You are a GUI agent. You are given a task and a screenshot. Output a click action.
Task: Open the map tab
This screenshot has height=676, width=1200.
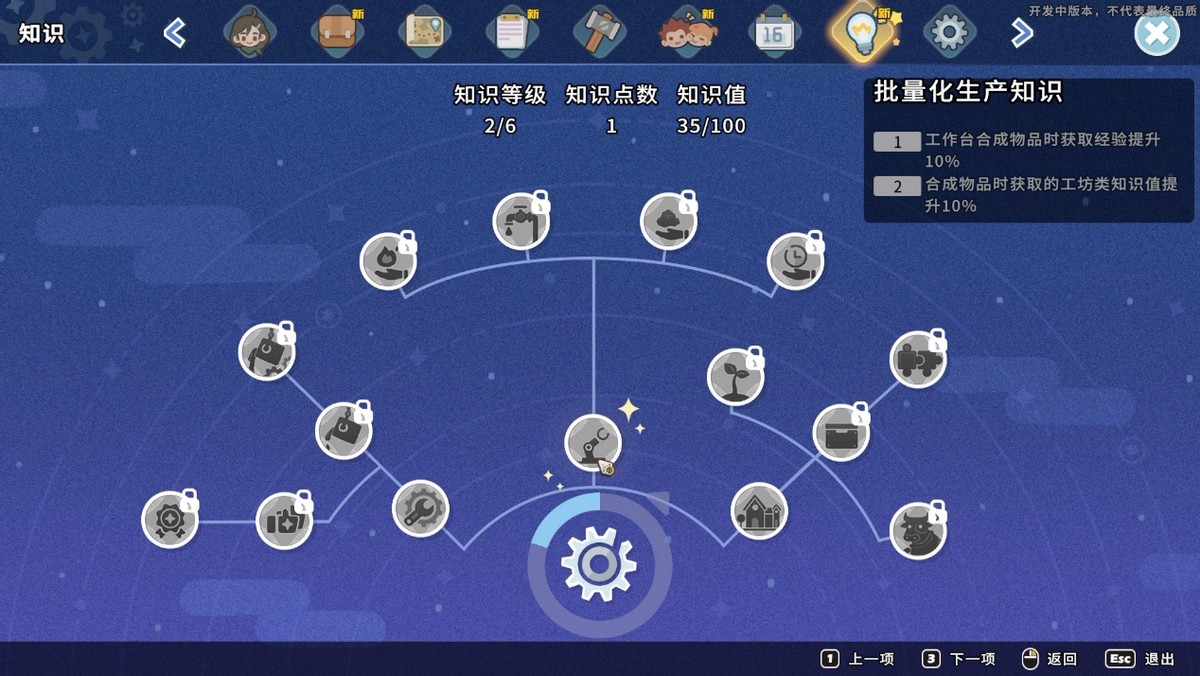(425, 33)
